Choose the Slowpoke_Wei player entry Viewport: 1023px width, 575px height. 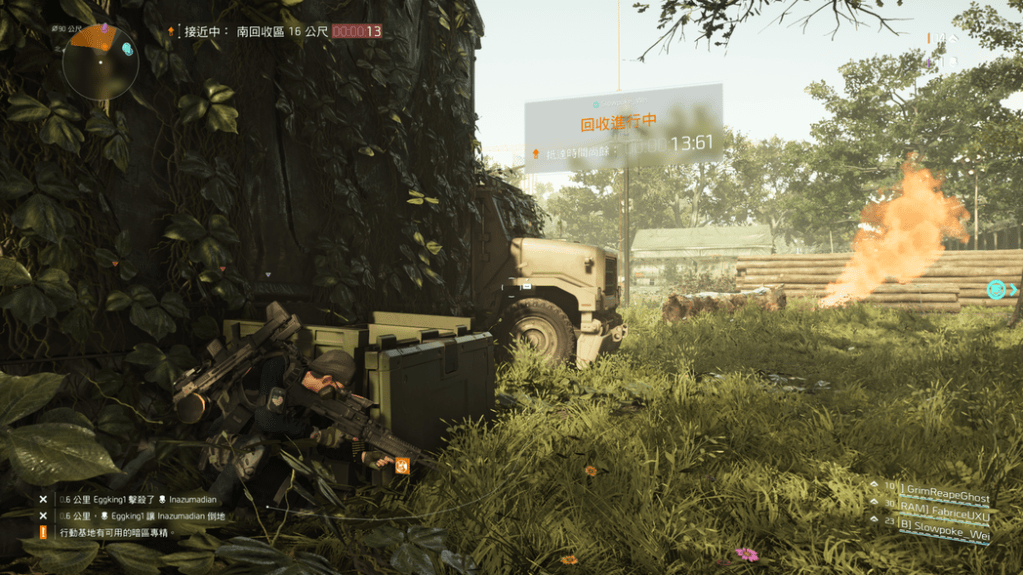pos(941,534)
